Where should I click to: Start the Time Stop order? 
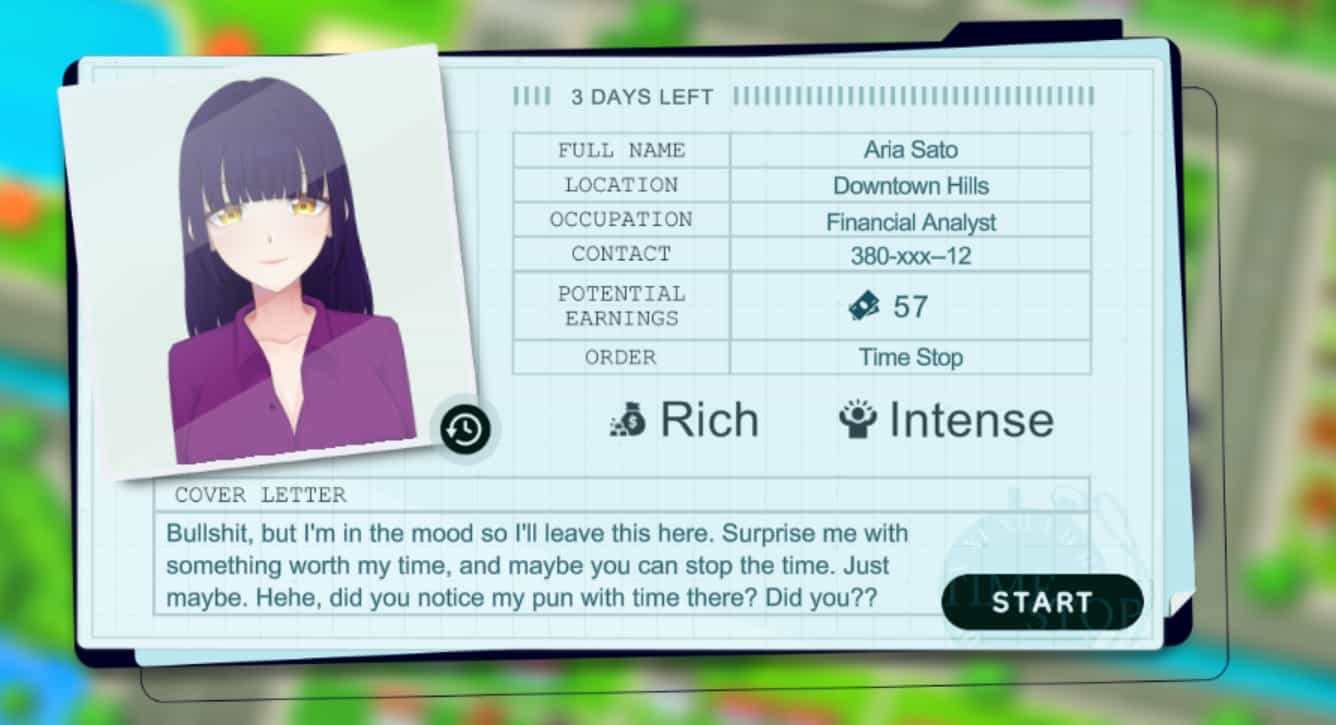(1042, 602)
